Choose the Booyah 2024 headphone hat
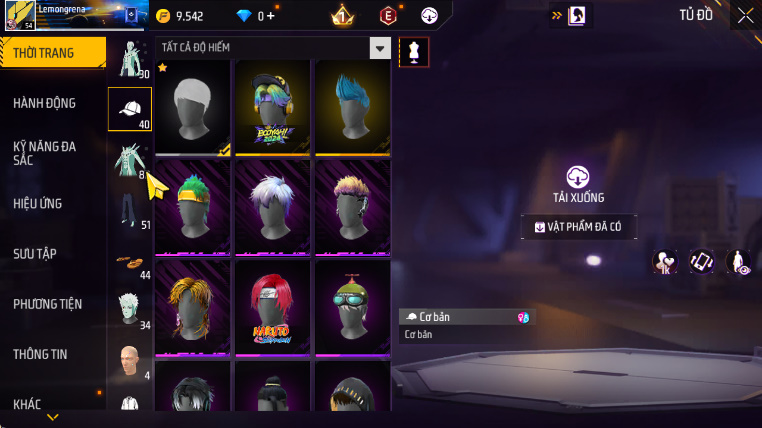This screenshot has height=428, width=762. tap(273, 108)
